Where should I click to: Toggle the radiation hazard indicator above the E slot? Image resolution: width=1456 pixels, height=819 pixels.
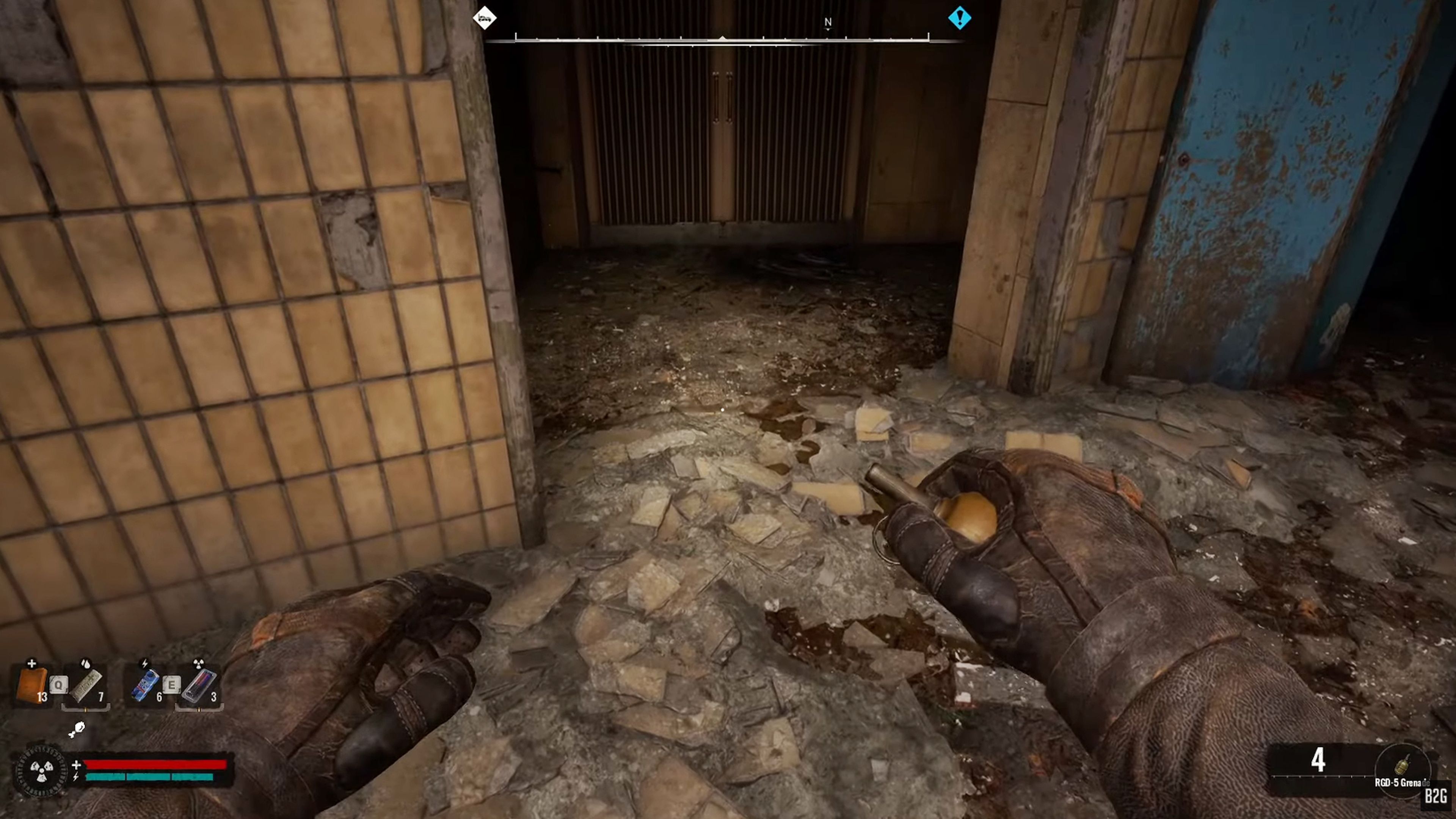[x=199, y=664]
